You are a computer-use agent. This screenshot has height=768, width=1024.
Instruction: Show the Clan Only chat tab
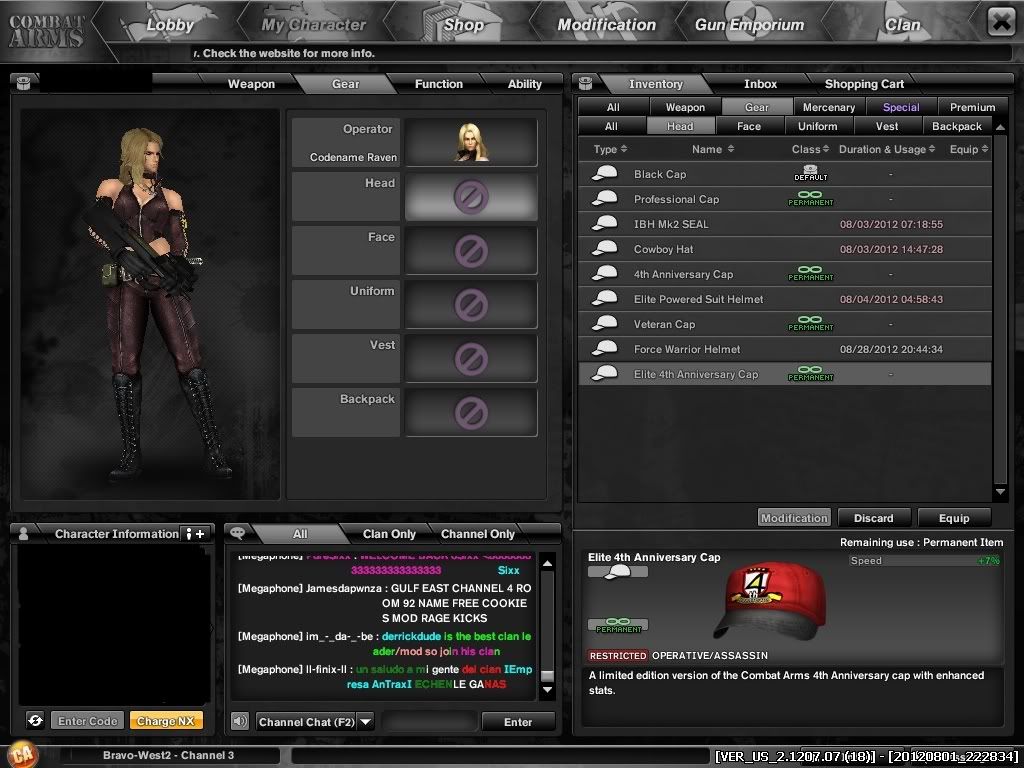coord(389,534)
